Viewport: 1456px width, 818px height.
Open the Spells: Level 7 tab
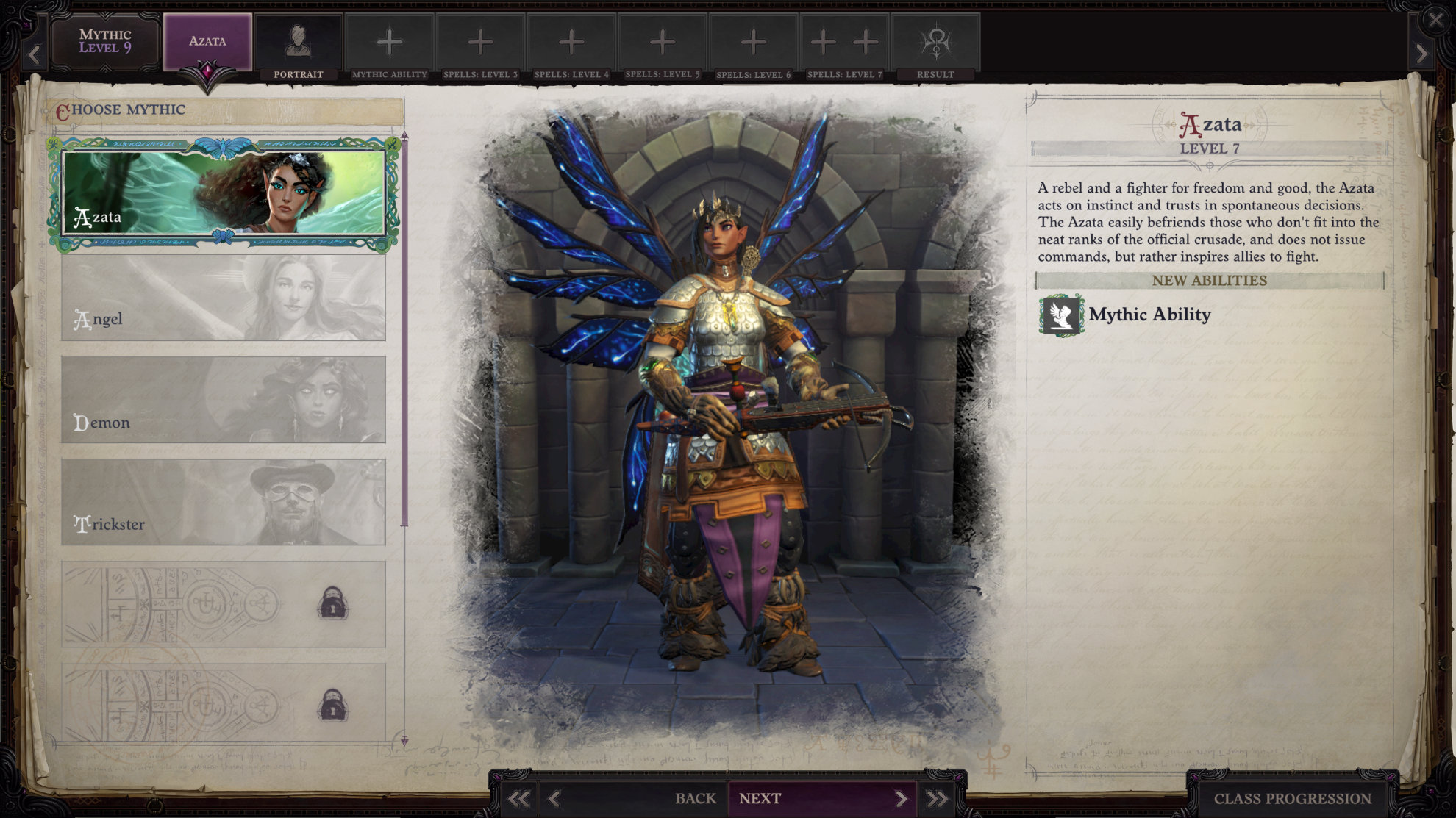click(844, 47)
